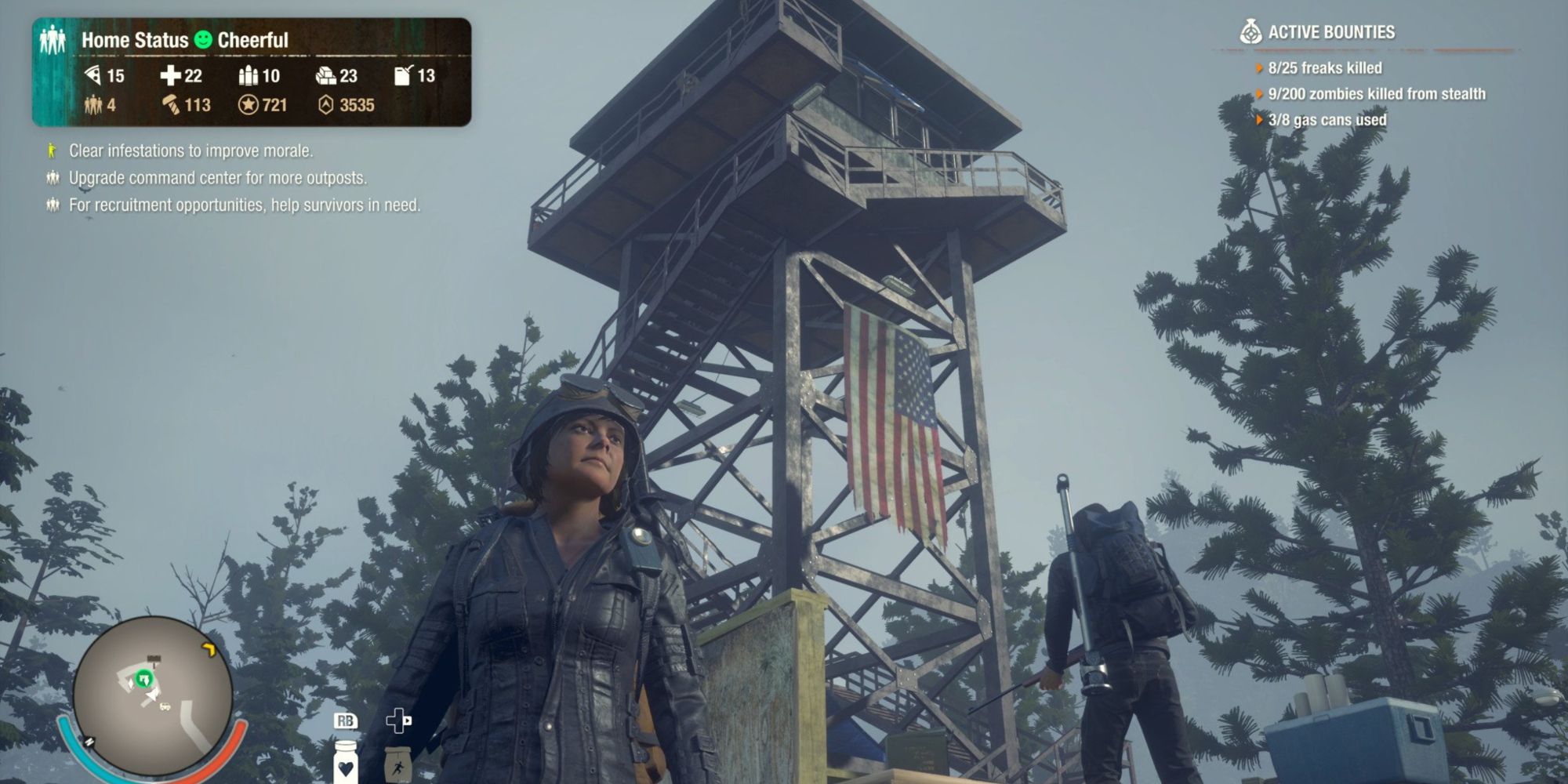Open the influence star icon showing 721

(251, 104)
